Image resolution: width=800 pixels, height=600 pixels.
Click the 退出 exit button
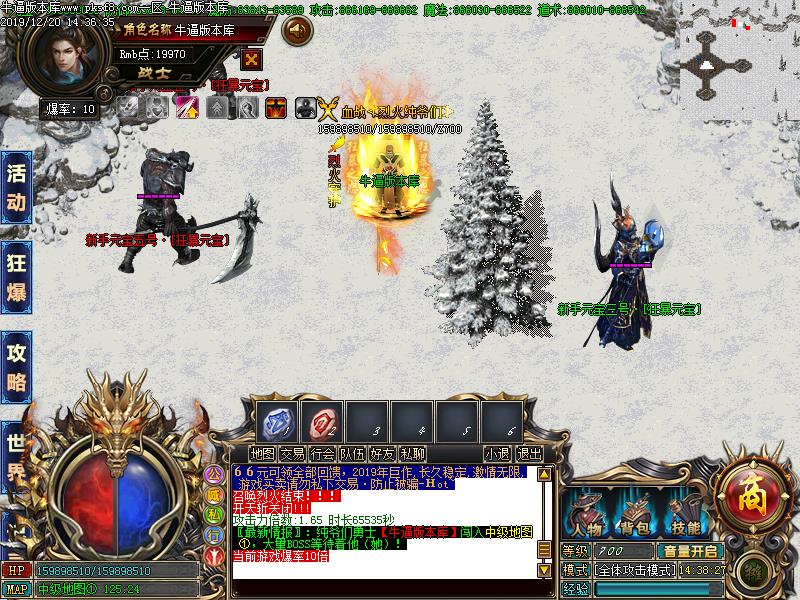click(529, 454)
